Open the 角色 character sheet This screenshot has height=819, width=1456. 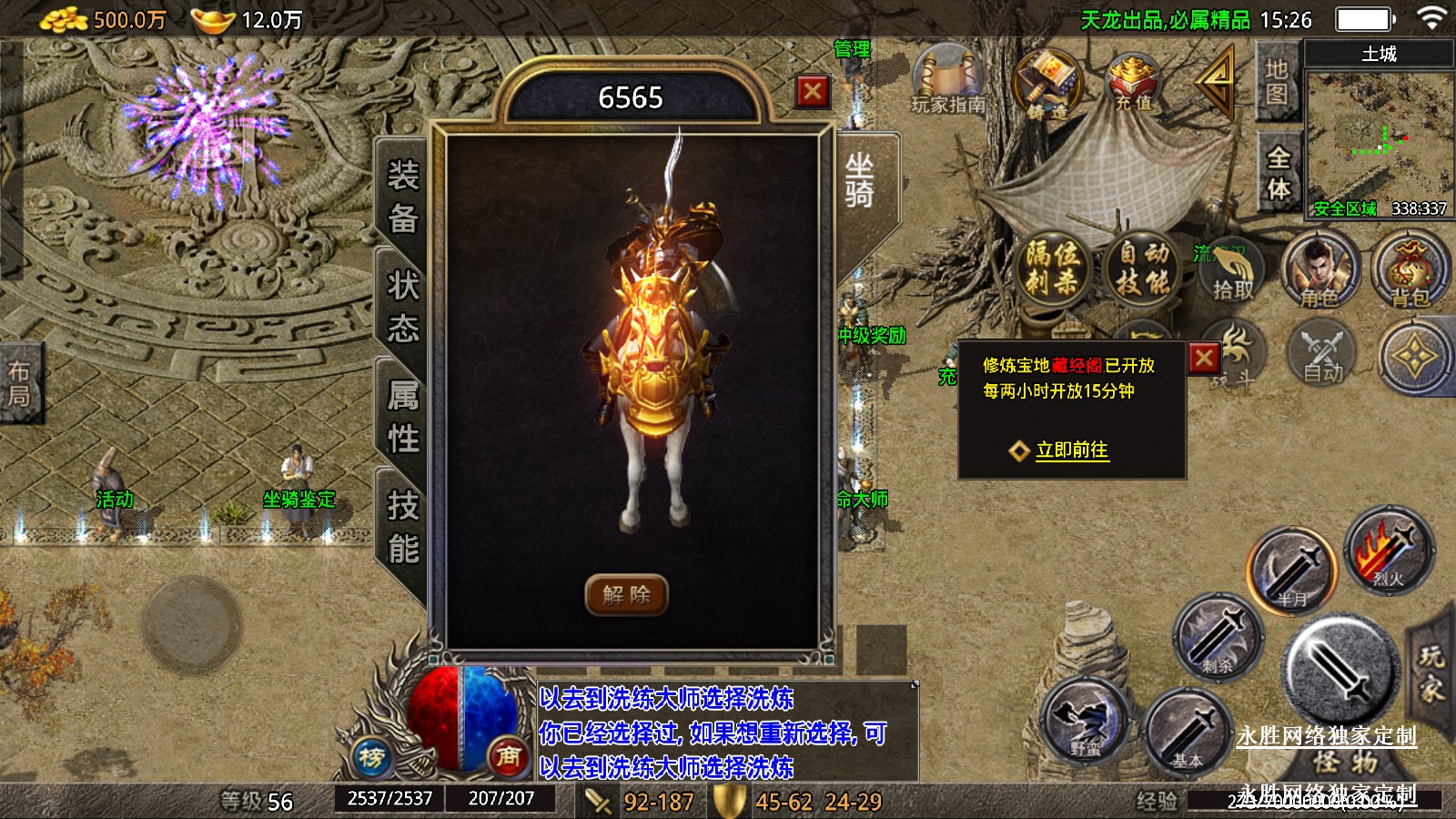1319,271
